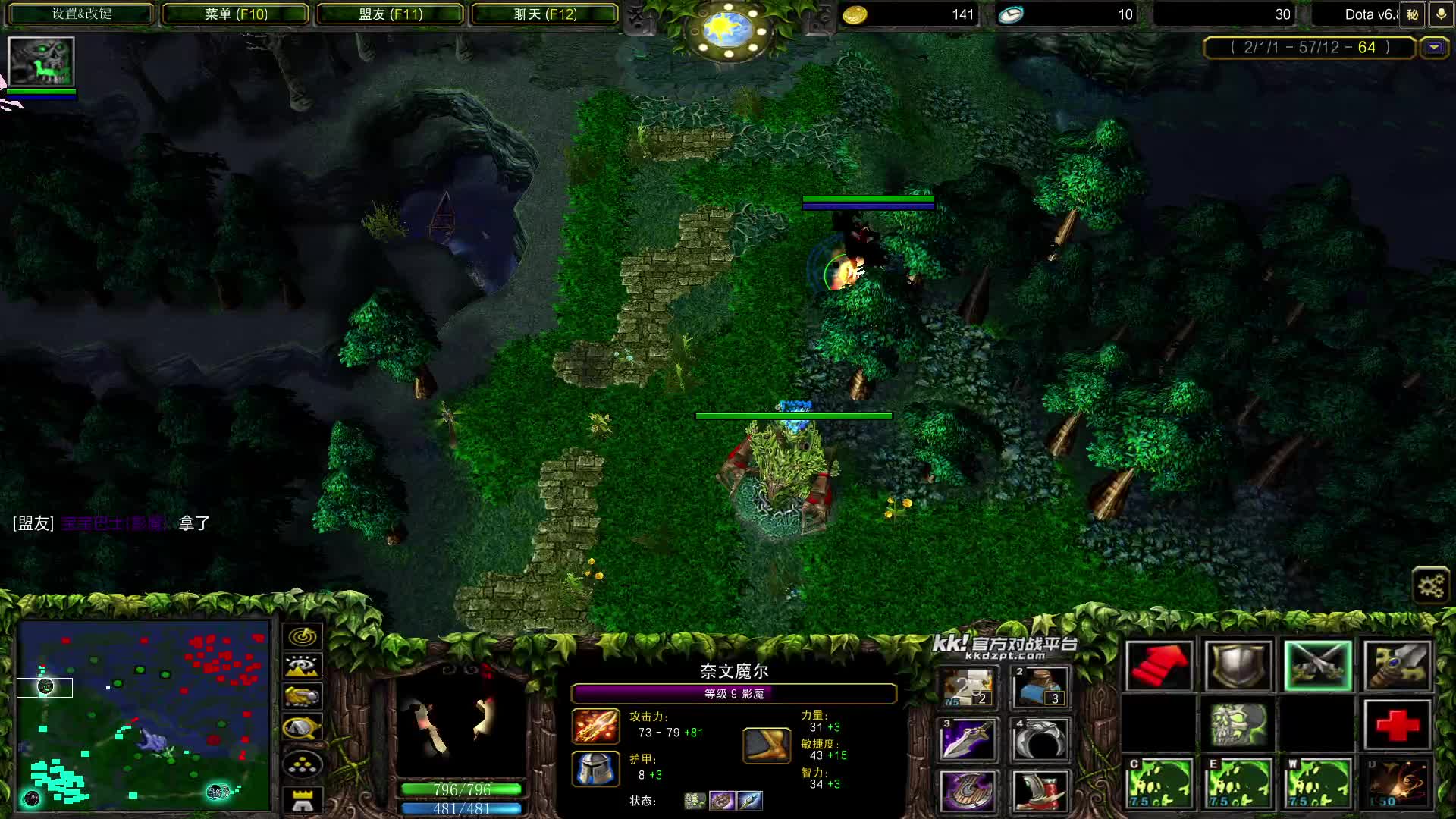Open the gear settings button on right edge
The image size is (1456, 819).
[x=1431, y=585]
